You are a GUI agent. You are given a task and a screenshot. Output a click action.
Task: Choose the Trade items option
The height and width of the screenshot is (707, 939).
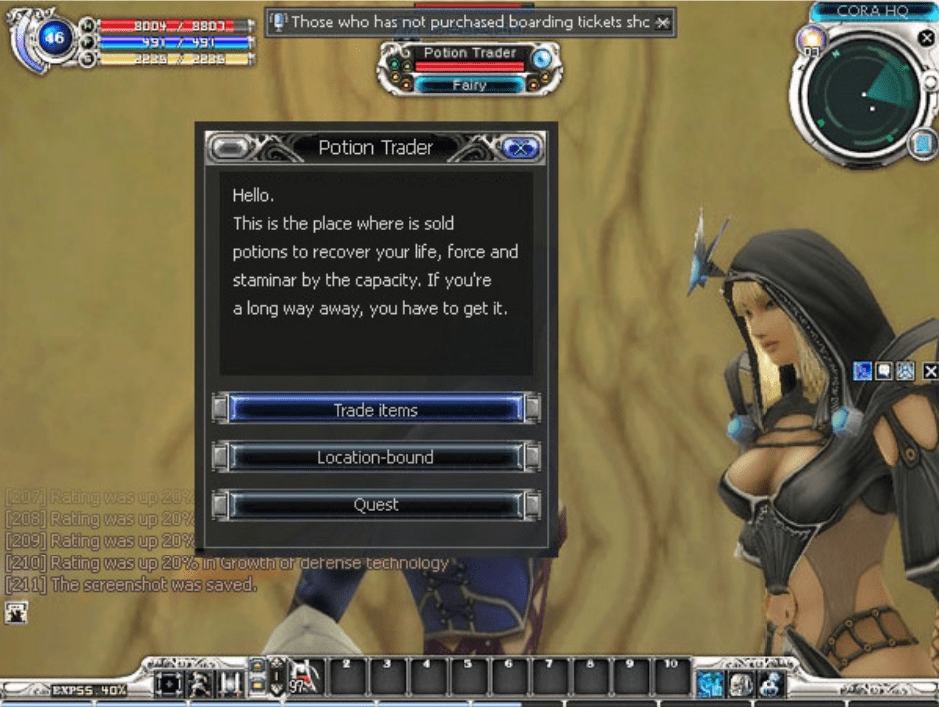(x=375, y=410)
